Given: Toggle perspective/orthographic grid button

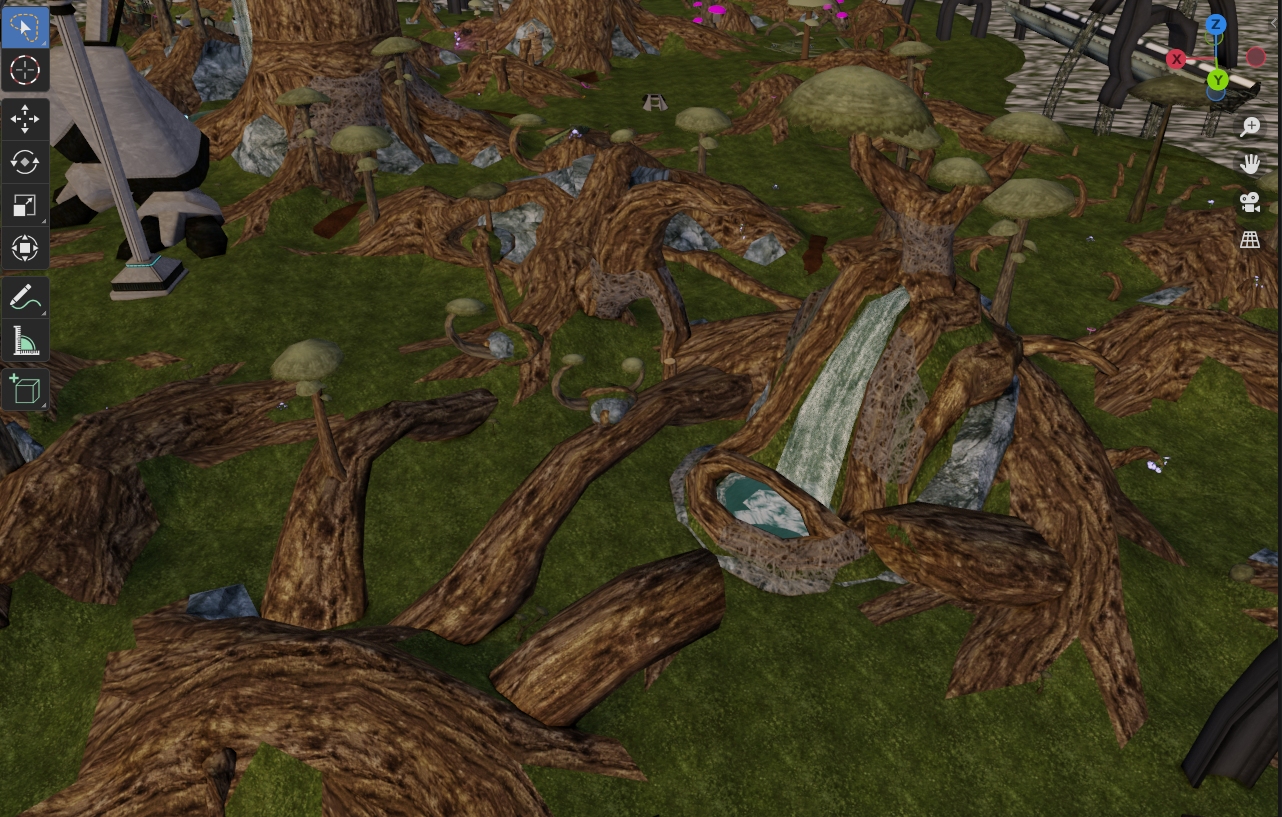Looking at the screenshot, I should 1250,240.
